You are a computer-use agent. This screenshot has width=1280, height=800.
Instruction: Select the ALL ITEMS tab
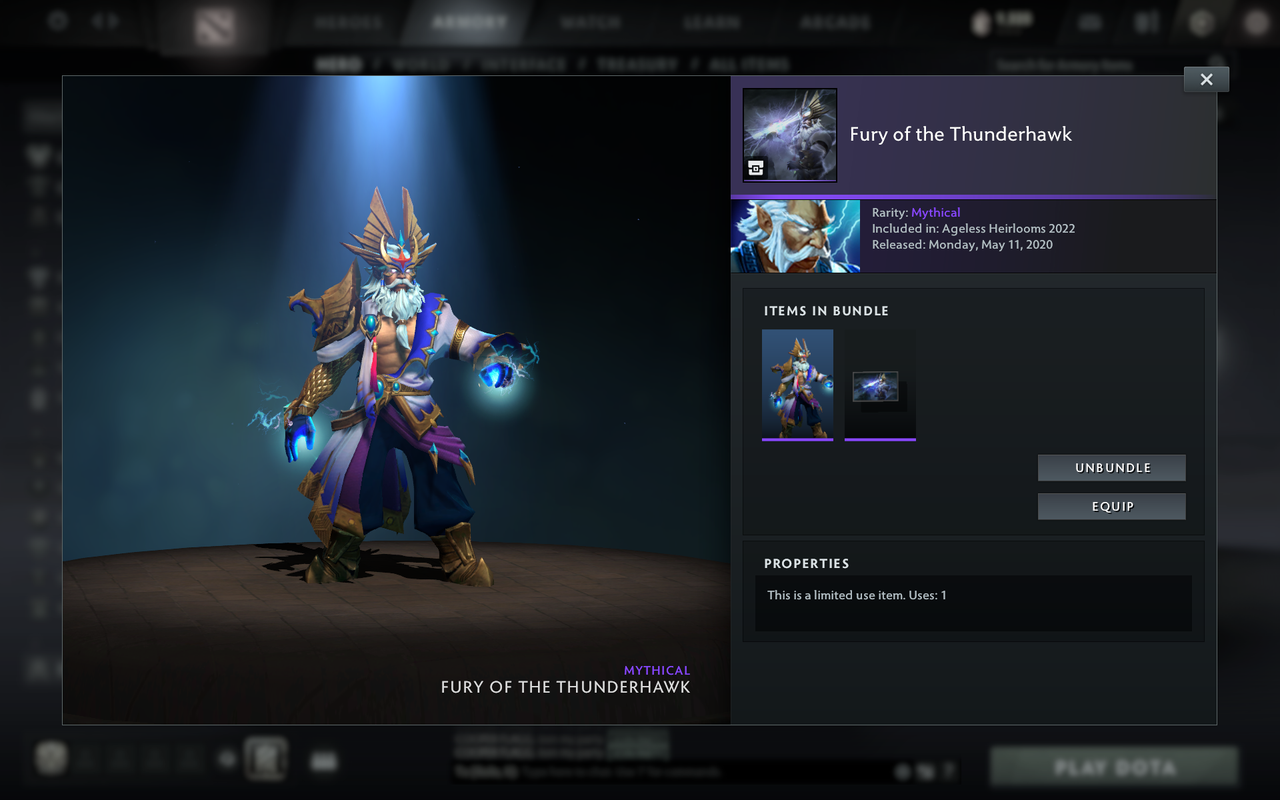[x=747, y=63]
